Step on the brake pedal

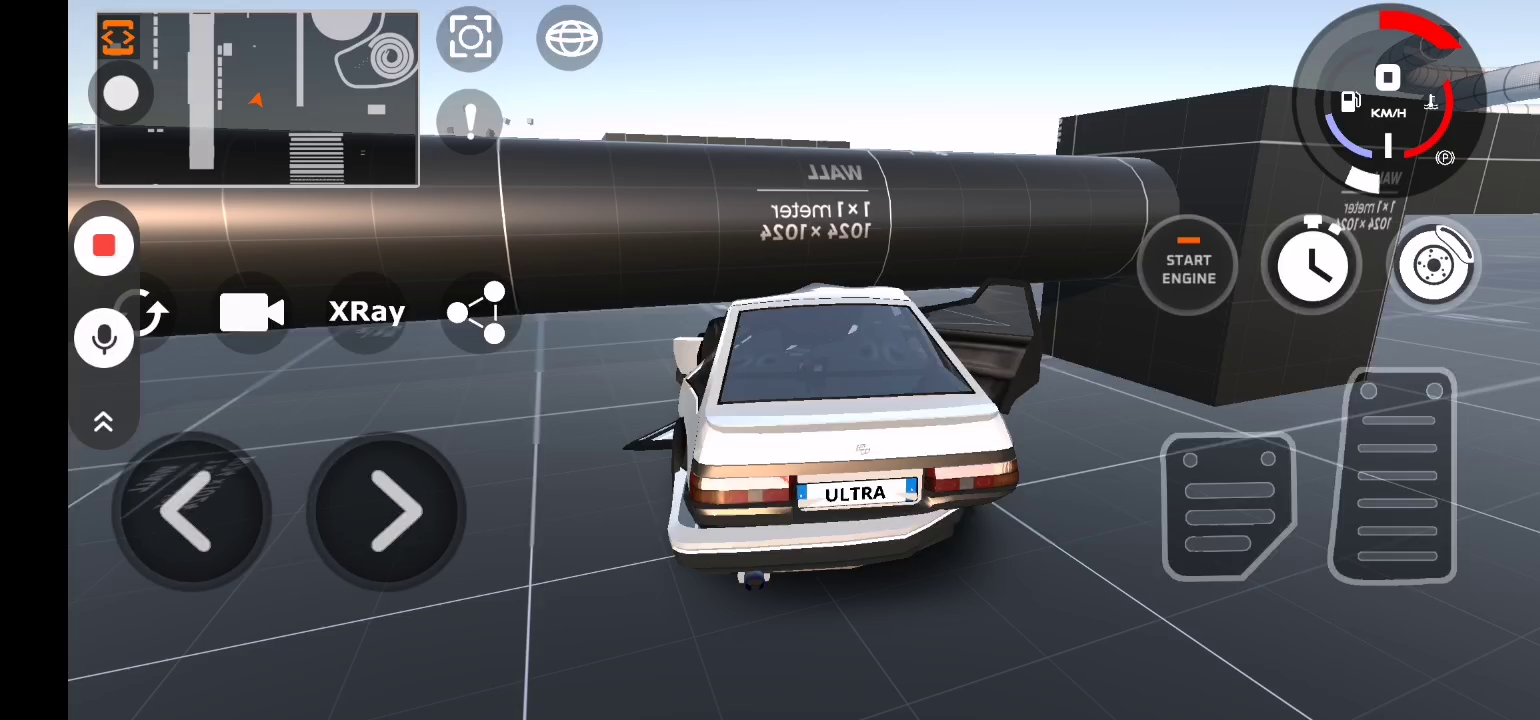[x=1228, y=505]
